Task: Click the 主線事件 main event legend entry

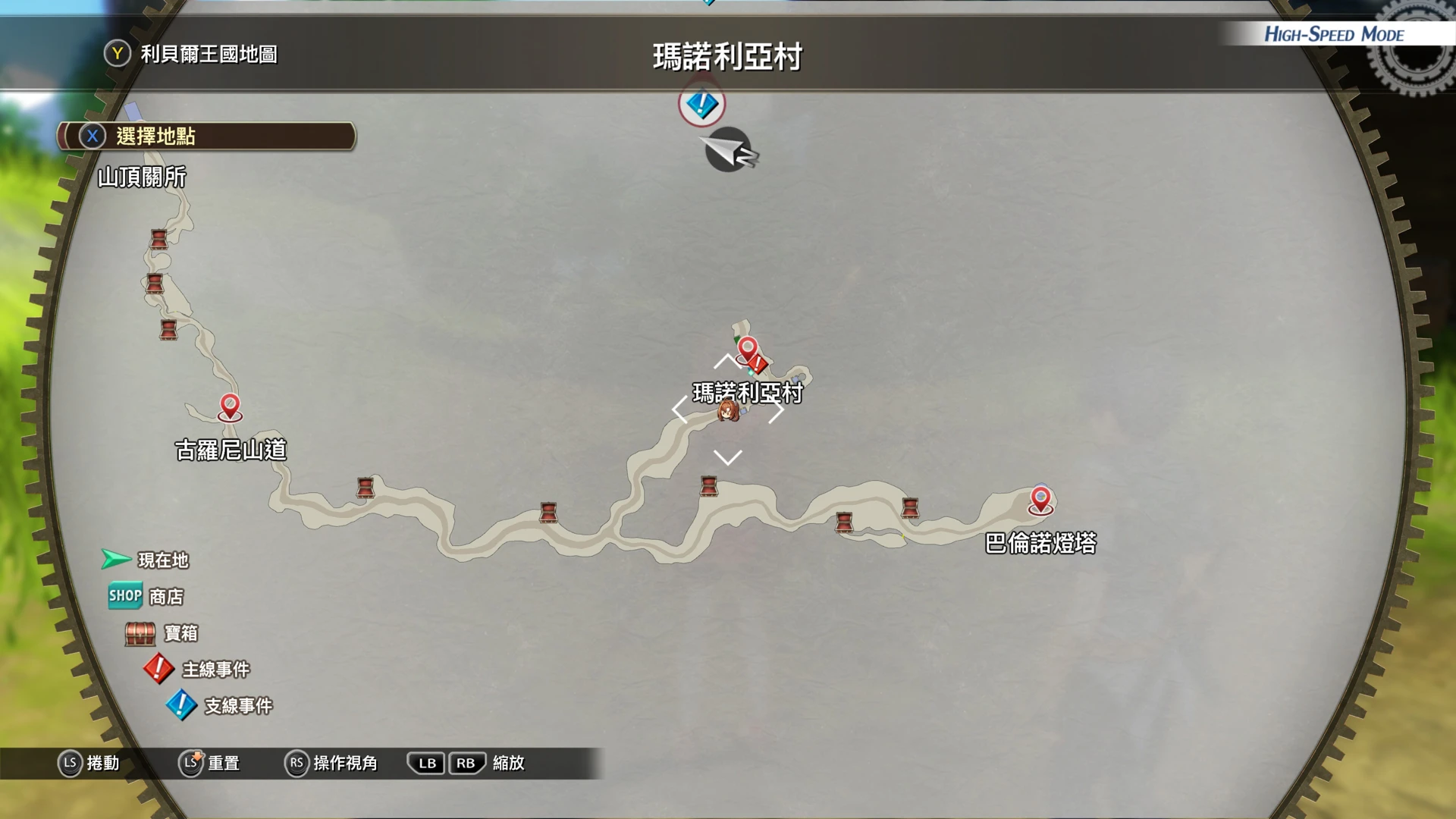Action: (196, 670)
